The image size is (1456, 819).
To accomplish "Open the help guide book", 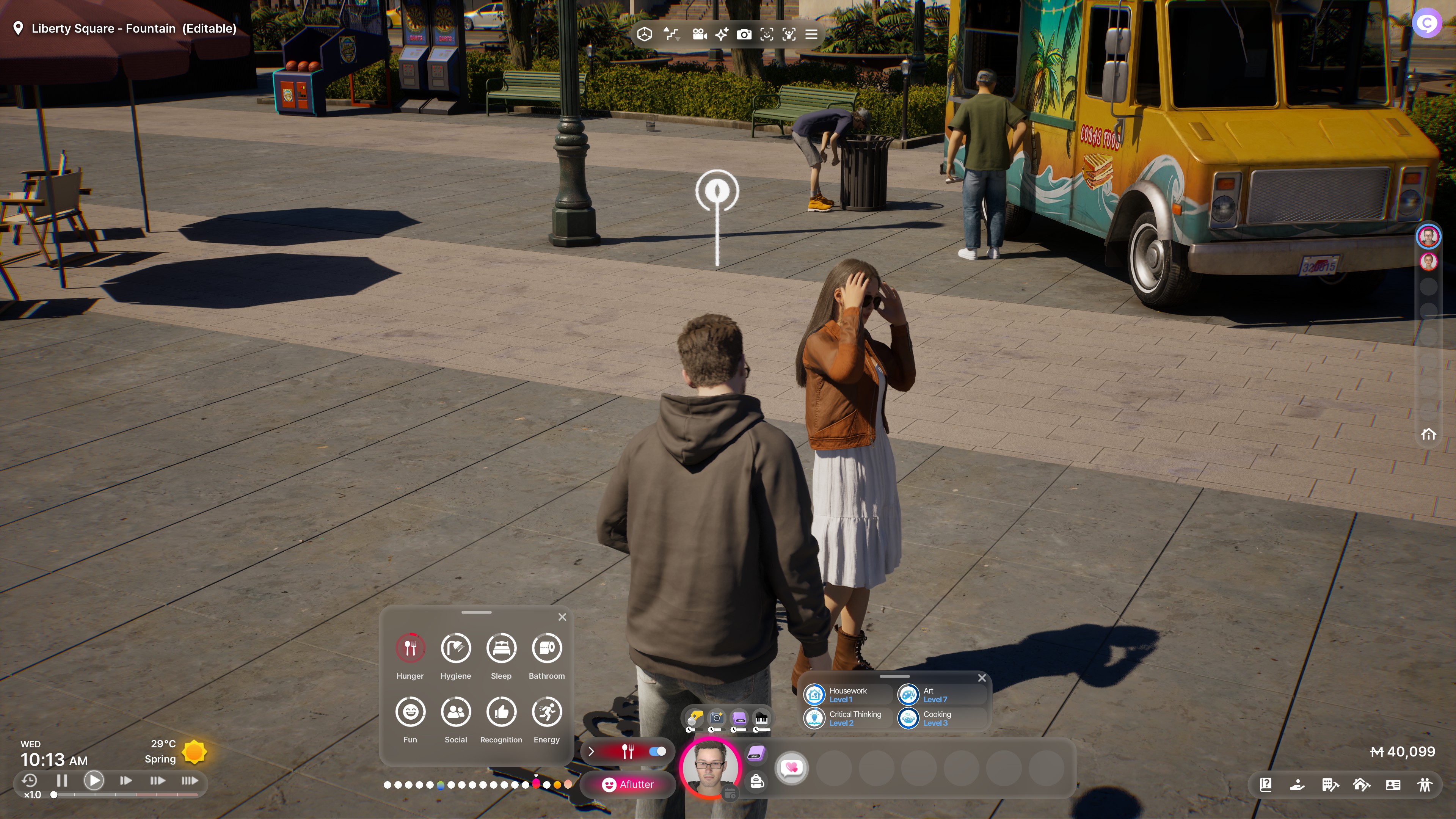I will 1266,784.
